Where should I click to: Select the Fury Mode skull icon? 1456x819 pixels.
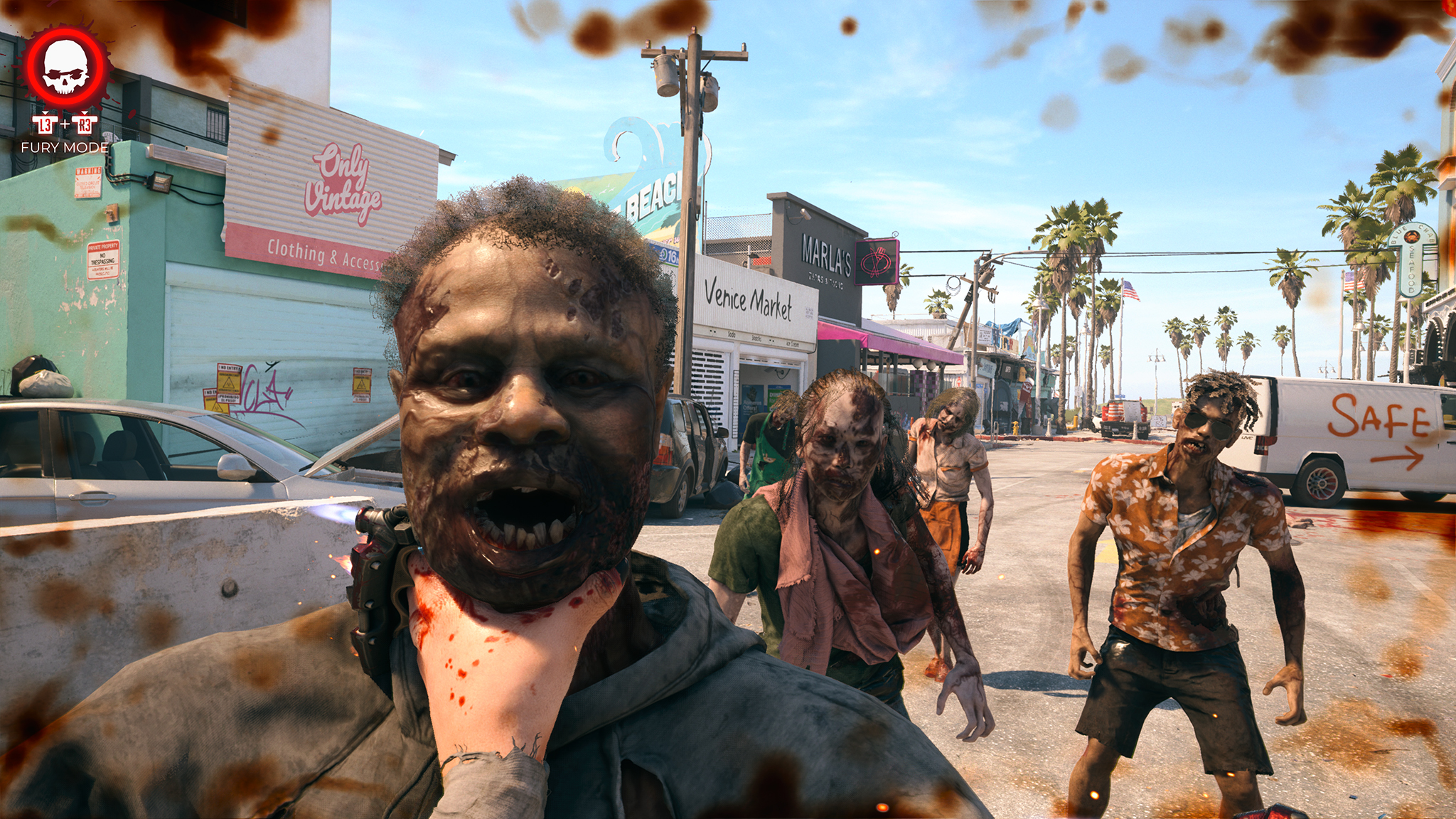(66, 66)
